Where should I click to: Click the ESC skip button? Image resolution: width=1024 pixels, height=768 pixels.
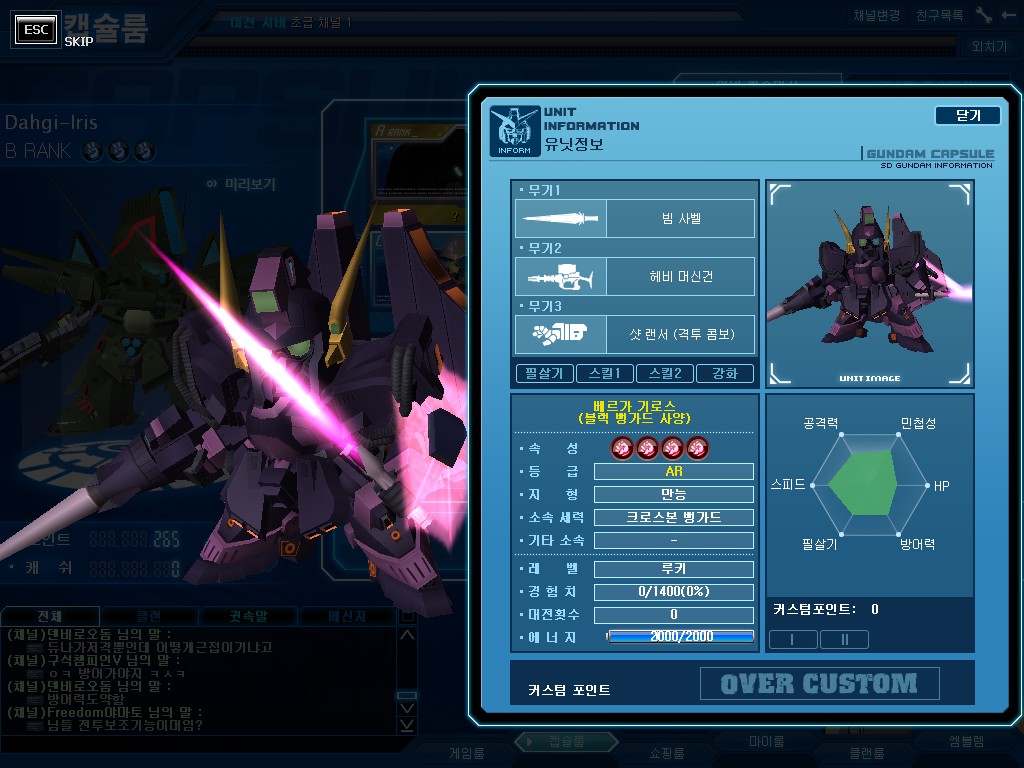pos(36,30)
